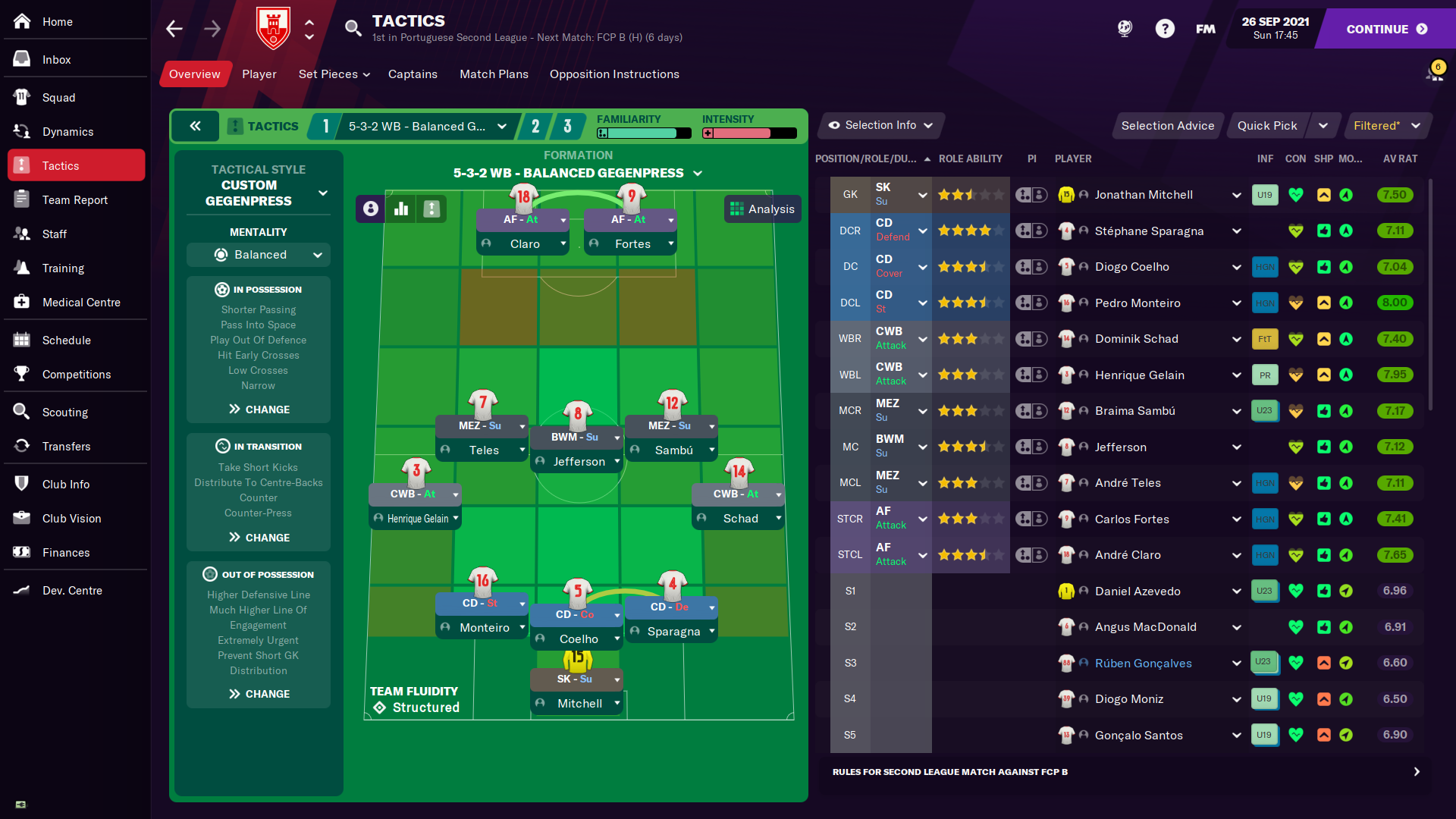
Task: Open the Transfers menu entry
Action: (66, 446)
